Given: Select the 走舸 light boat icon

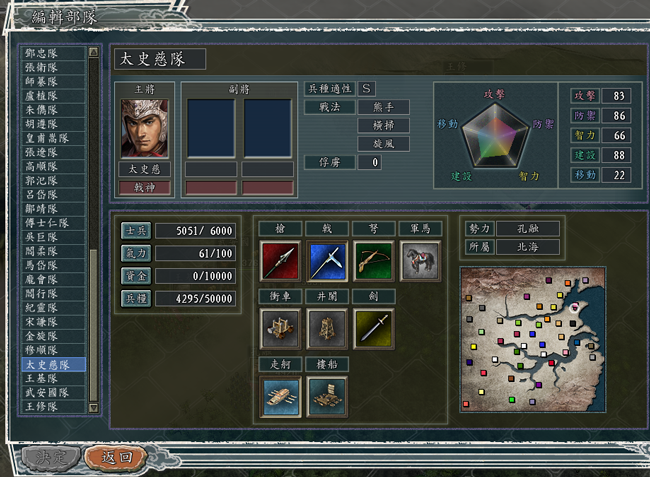Looking at the screenshot, I should [x=279, y=396].
